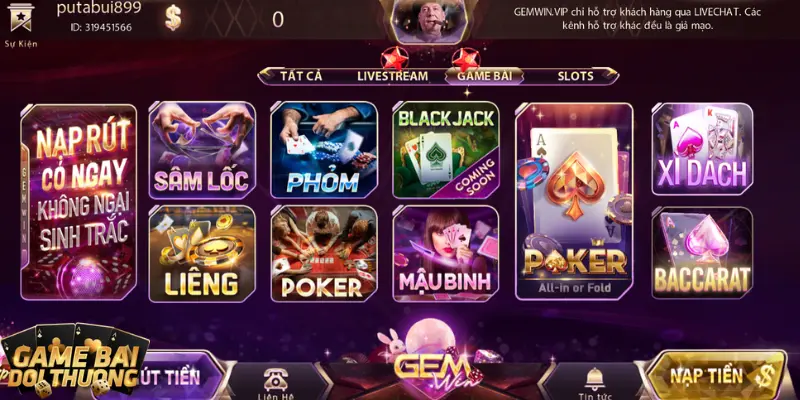Click the dollar coin balance icon
The width and height of the screenshot is (800, 400).
[x=174, y=18]
